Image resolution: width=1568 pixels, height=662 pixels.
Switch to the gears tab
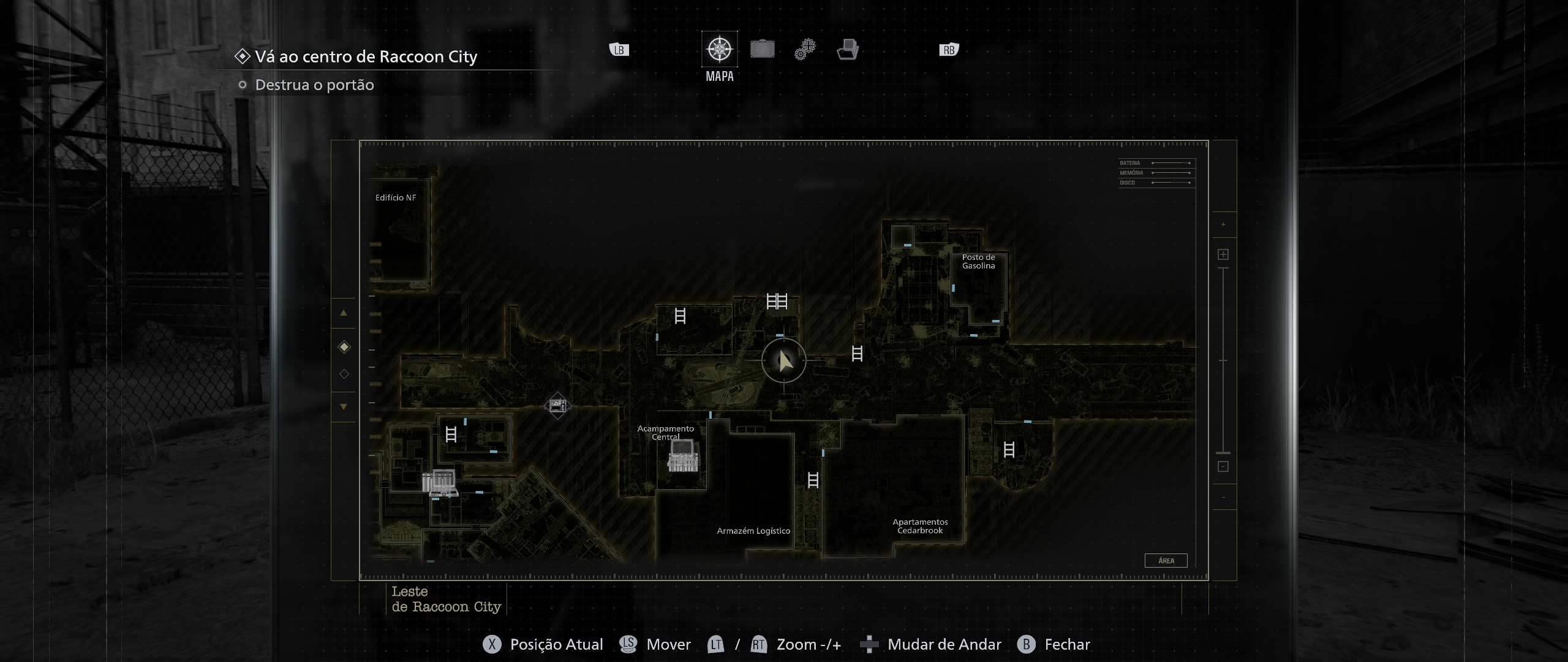[805, 49]
